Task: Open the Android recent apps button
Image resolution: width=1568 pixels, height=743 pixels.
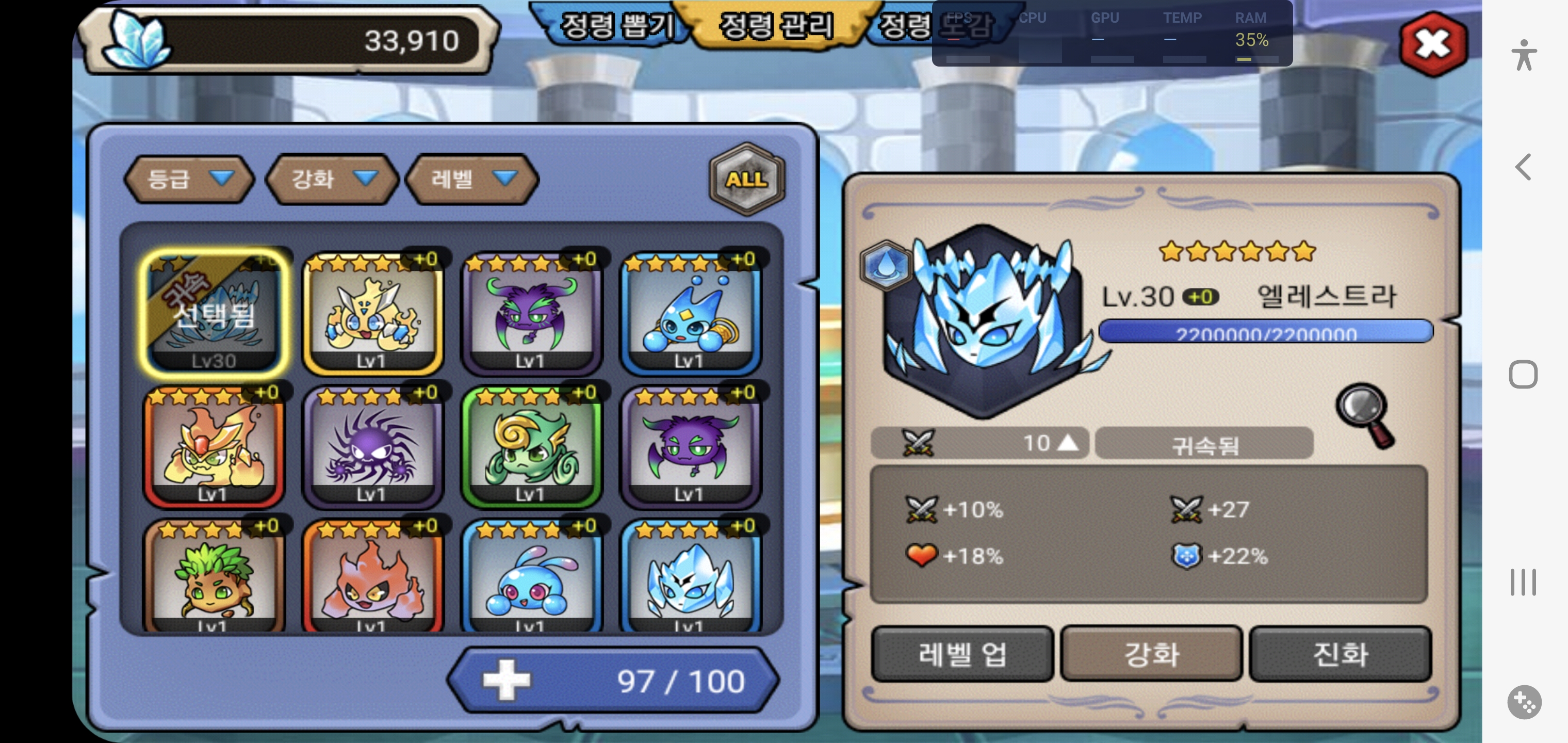Action: (1523, 582)
